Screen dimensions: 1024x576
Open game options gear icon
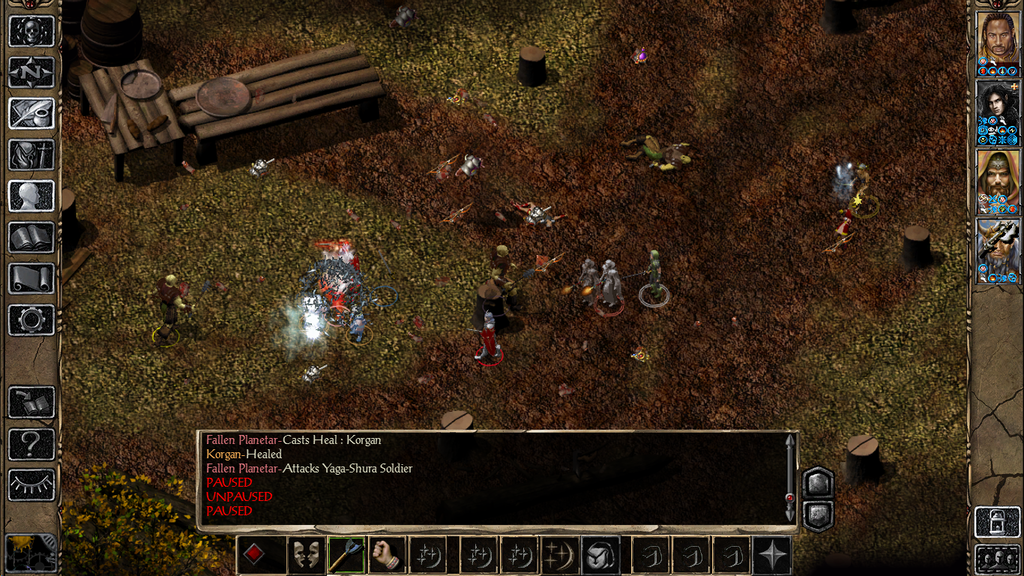coord(31,320)
